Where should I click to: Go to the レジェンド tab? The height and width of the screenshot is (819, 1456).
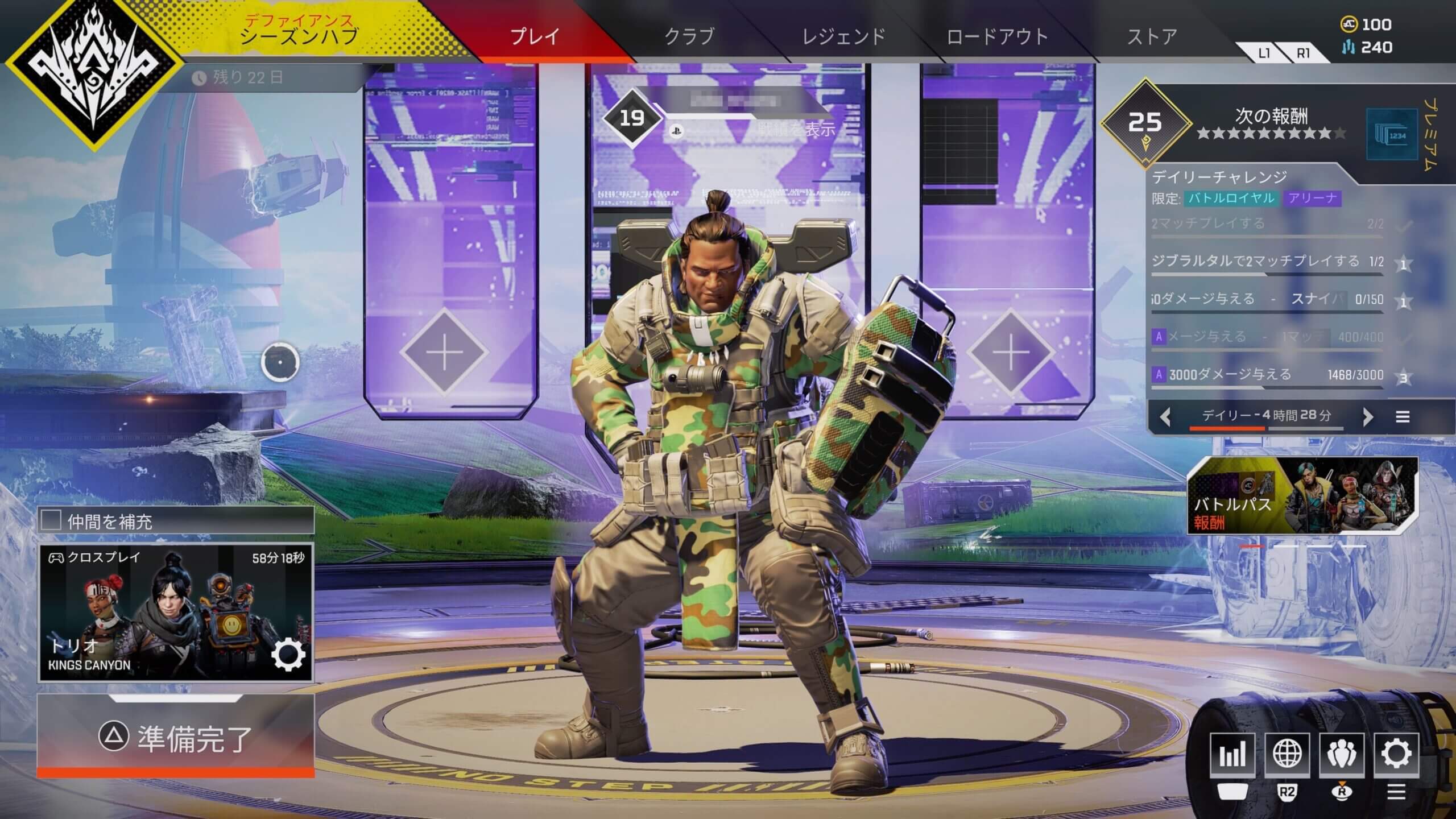843,36
